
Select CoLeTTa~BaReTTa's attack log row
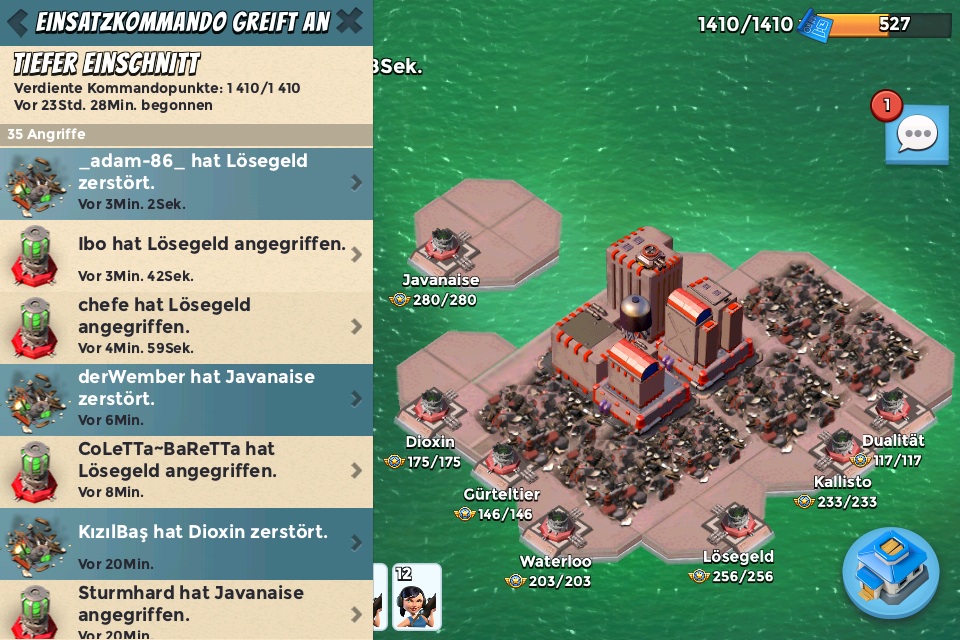[186, 471]
